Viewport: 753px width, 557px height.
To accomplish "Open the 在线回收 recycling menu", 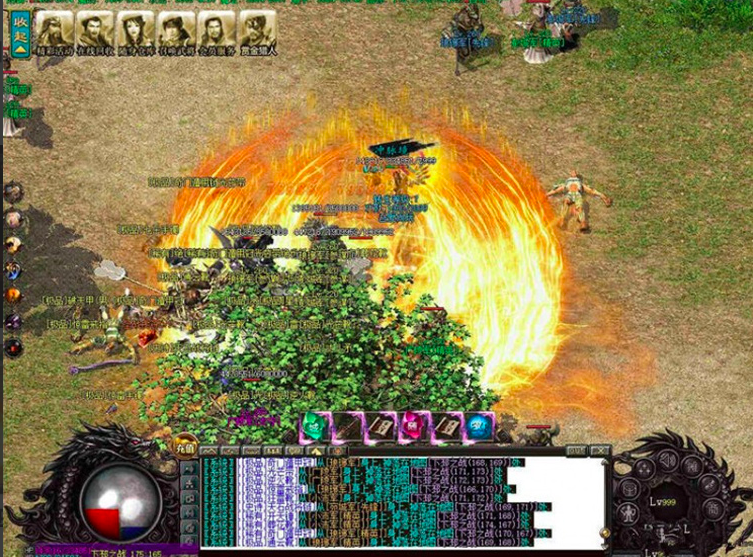I will click(x=95, y=32).
